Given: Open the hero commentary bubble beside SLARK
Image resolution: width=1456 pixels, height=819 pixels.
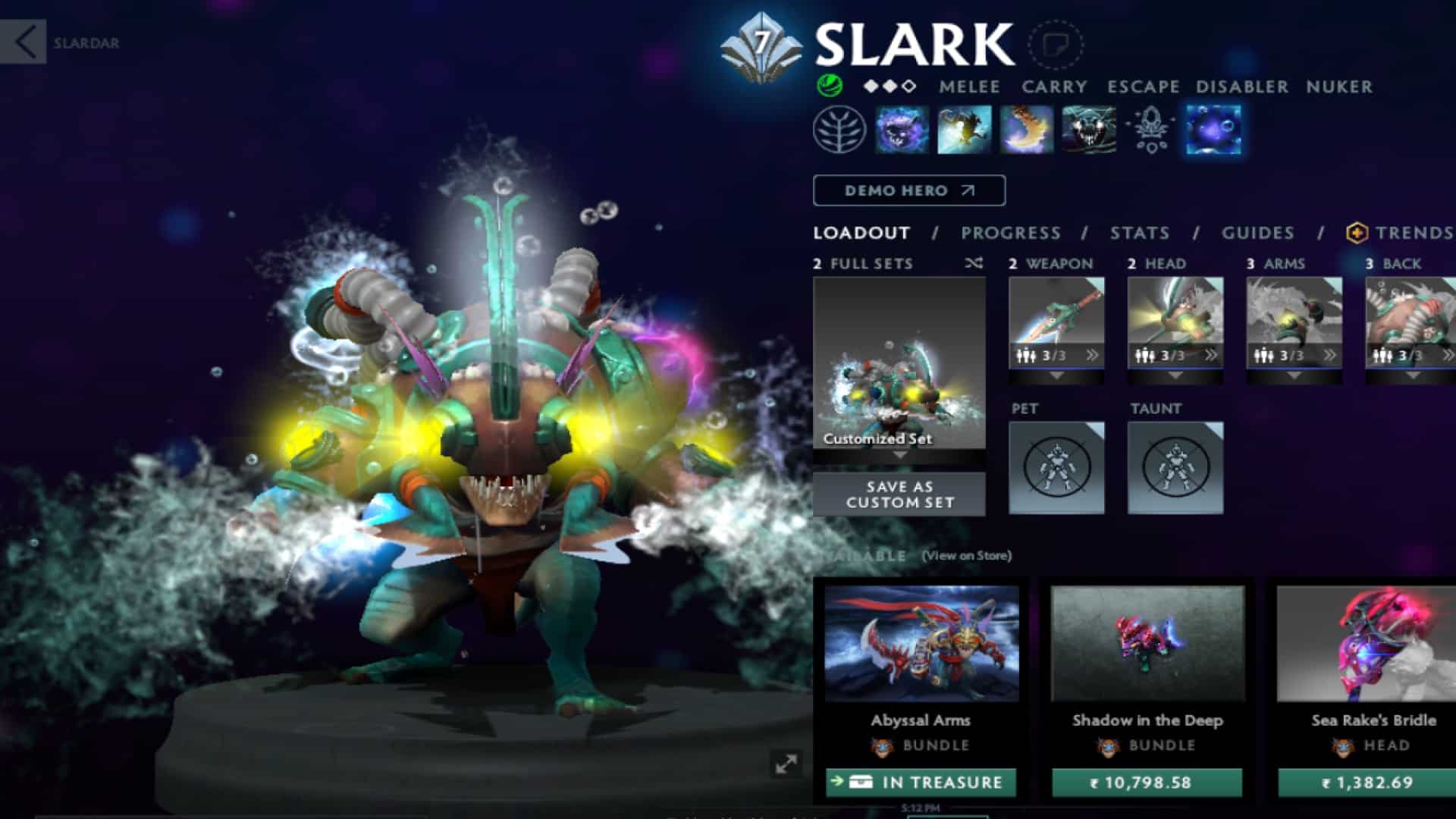Looking at the screenshot, I should pyautogui.click(x=1054, y=45).
